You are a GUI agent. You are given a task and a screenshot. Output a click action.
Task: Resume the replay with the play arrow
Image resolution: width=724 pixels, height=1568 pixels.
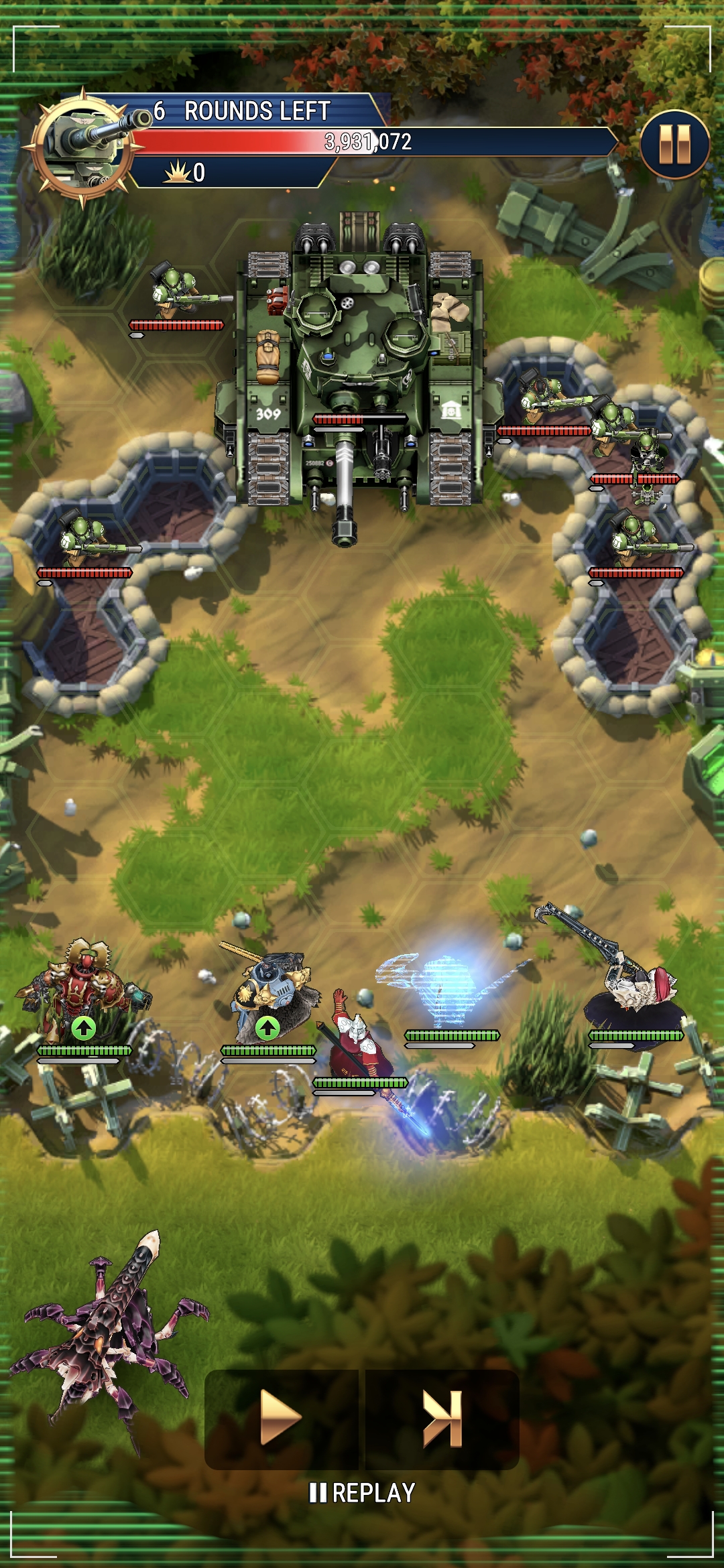pyautogui.click(x=281, y=1417)
